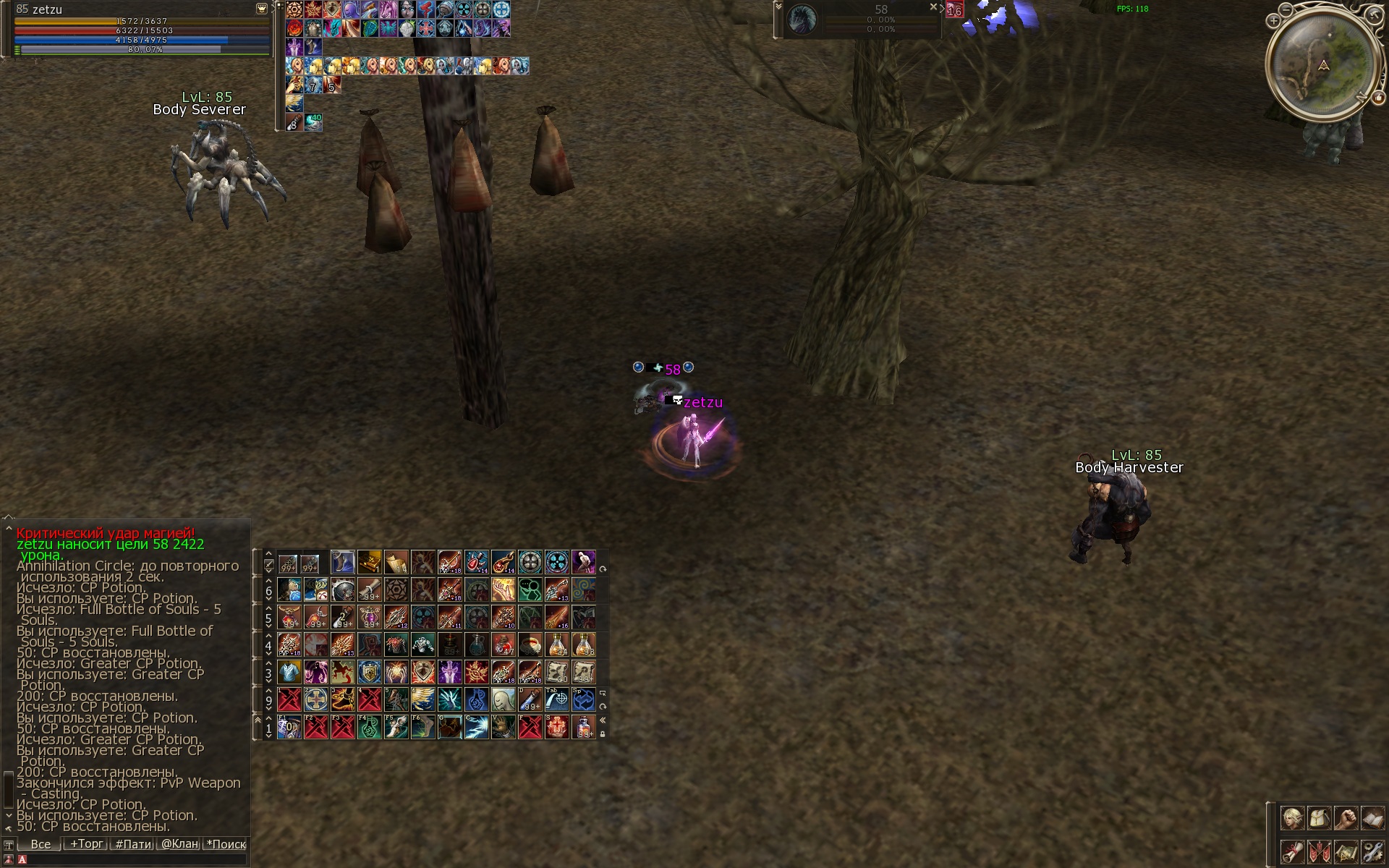Image resolution: width=1389 pixels, height=868 pixels.
Task: Open system menu with wrench and gears icon
Action: click(1372, 851)
